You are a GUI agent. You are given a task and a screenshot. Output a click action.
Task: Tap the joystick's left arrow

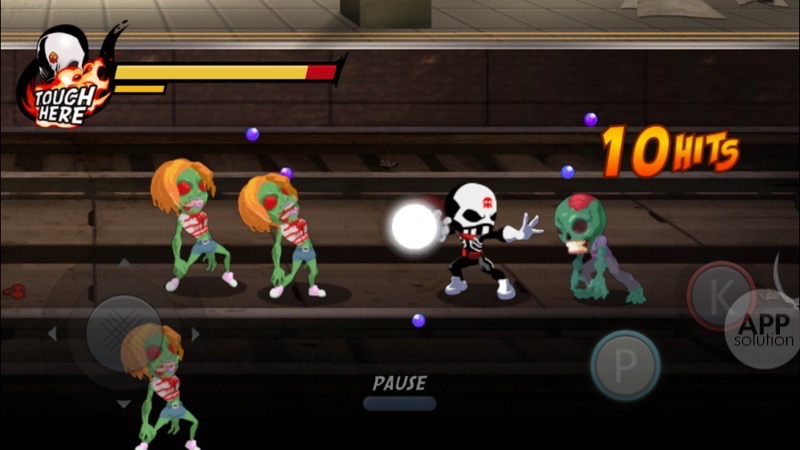click(x=52, y=333)
